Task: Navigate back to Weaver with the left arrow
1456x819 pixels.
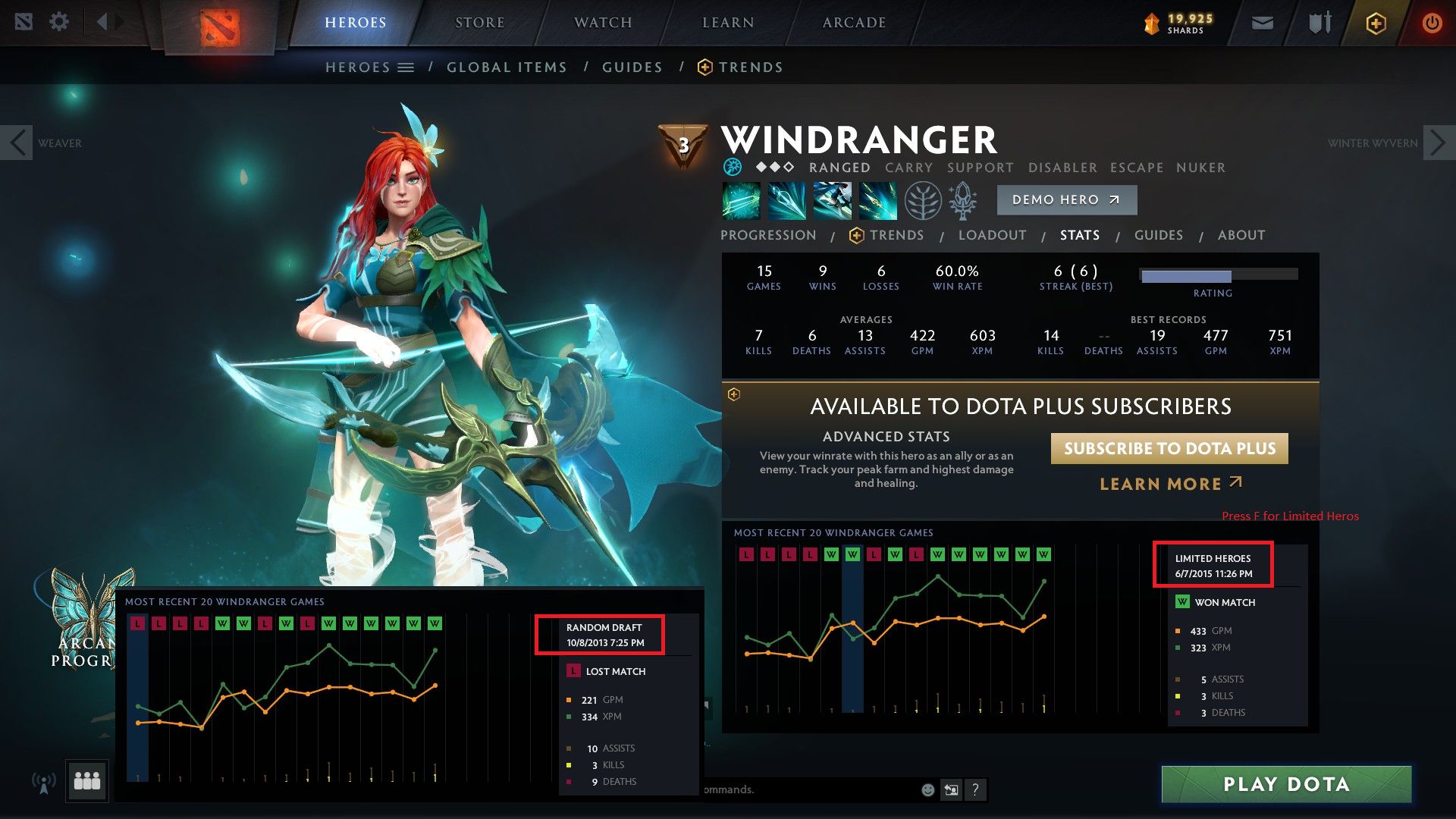Action: tap(17, 142)
